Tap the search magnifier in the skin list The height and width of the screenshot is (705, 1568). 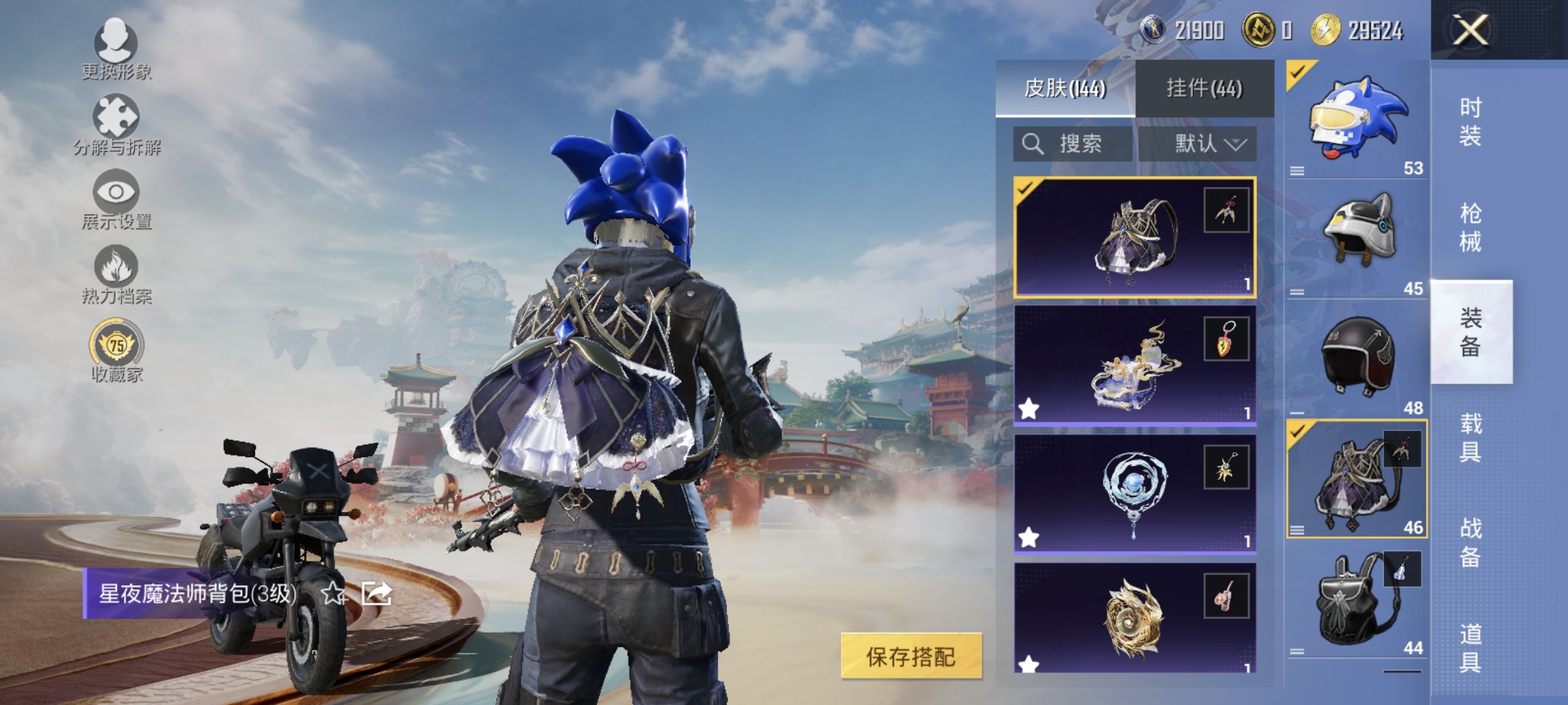pos(1034,145)
